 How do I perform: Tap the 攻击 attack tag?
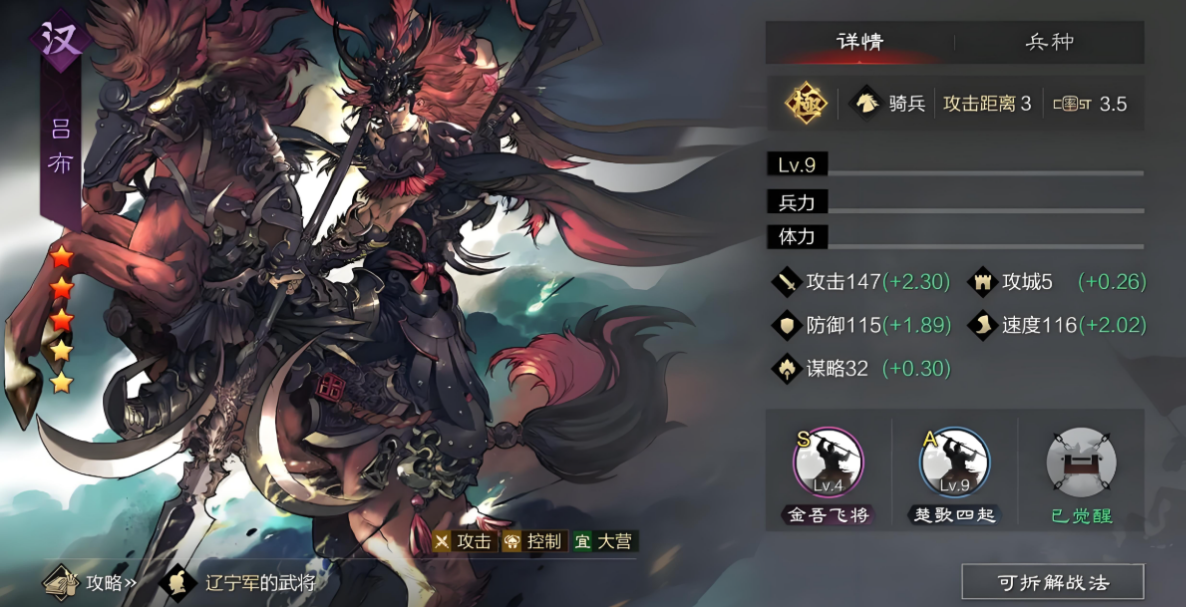(464, 542)
